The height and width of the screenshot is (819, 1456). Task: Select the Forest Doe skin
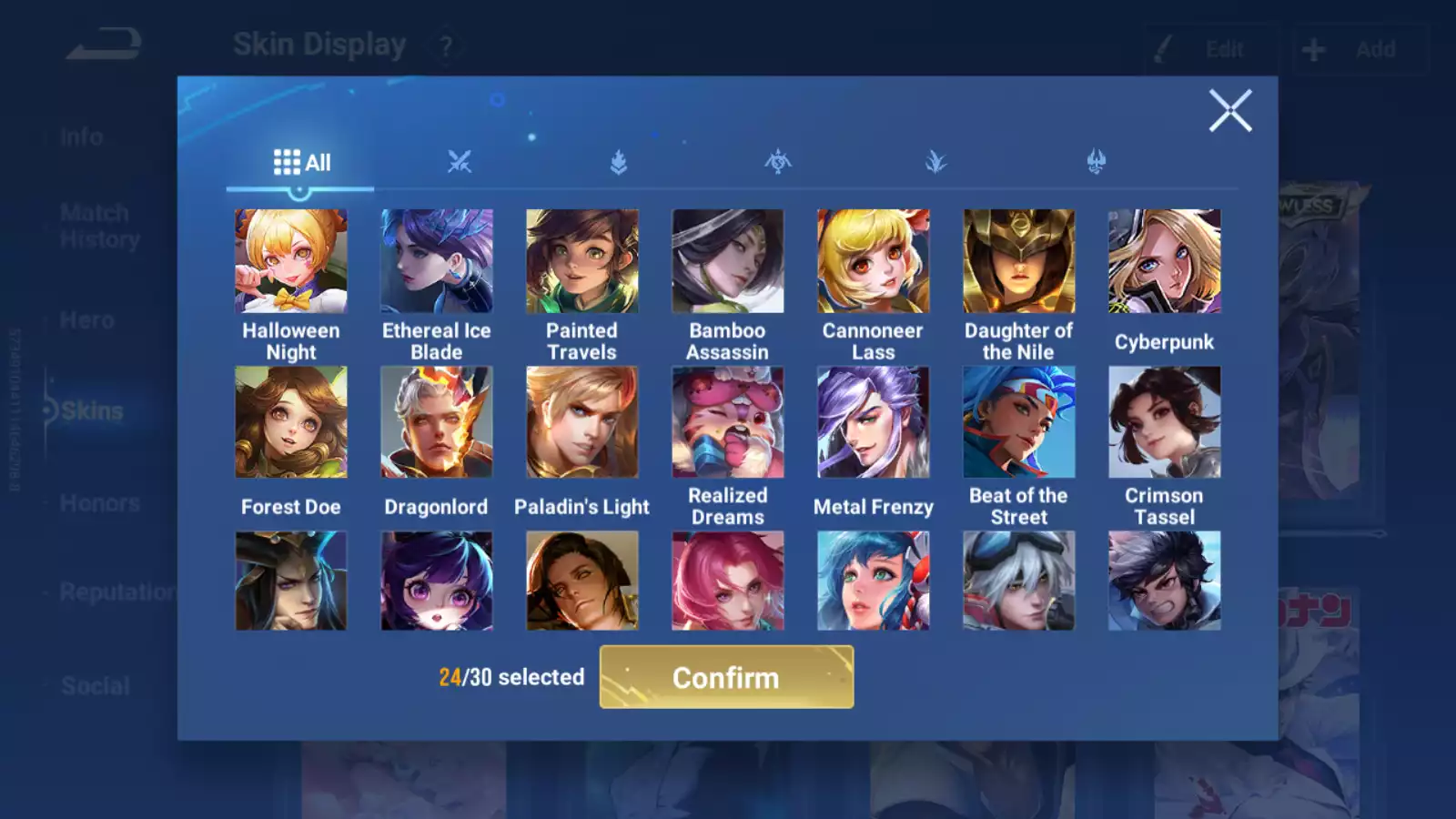(x=290, y=422)
